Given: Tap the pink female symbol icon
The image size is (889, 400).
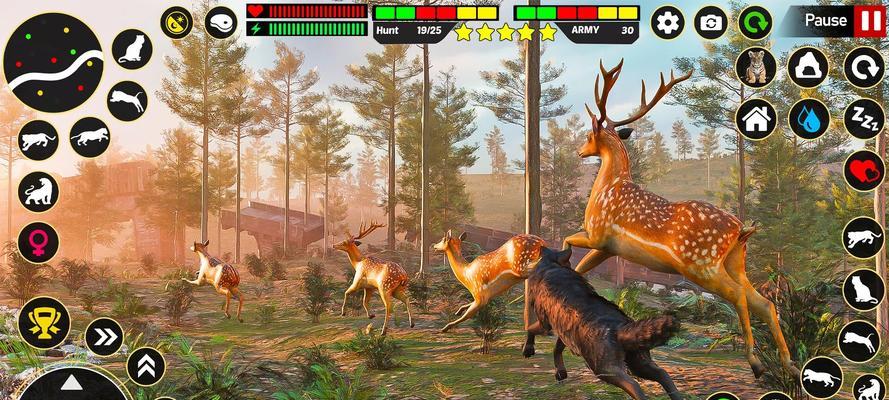Looking at the screenshot, I should point(38,242).
